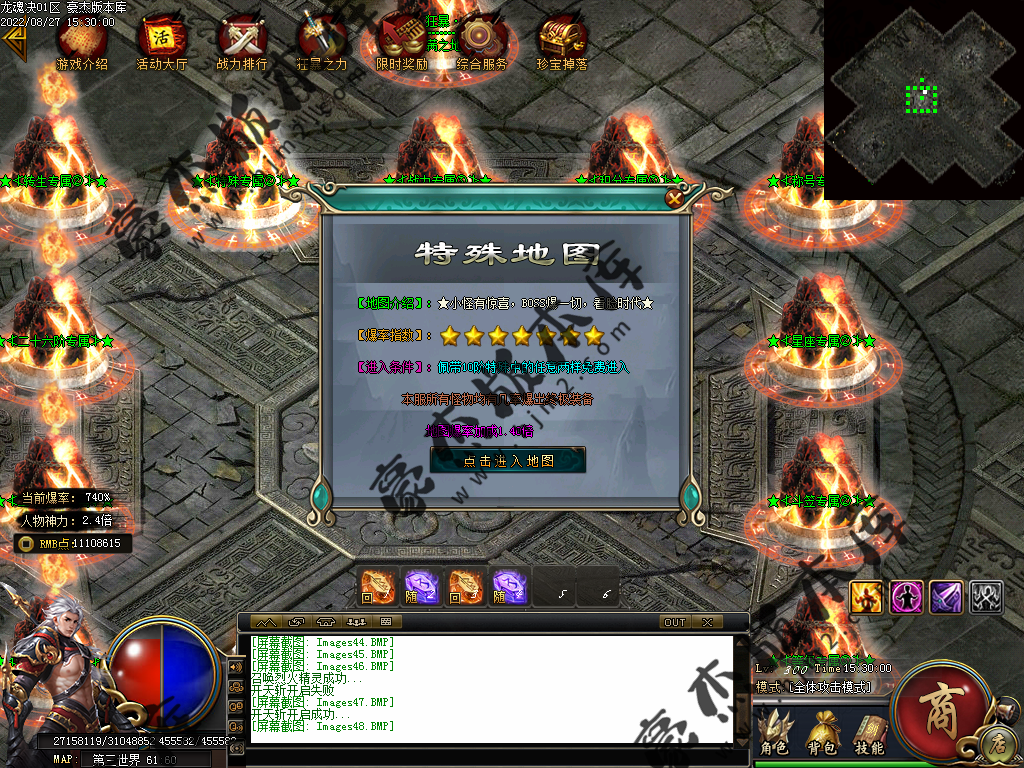Open the 狂暴之力 berserk power menu
Viewport: 1024px width, 768px height.
click(x=322, y=41)
